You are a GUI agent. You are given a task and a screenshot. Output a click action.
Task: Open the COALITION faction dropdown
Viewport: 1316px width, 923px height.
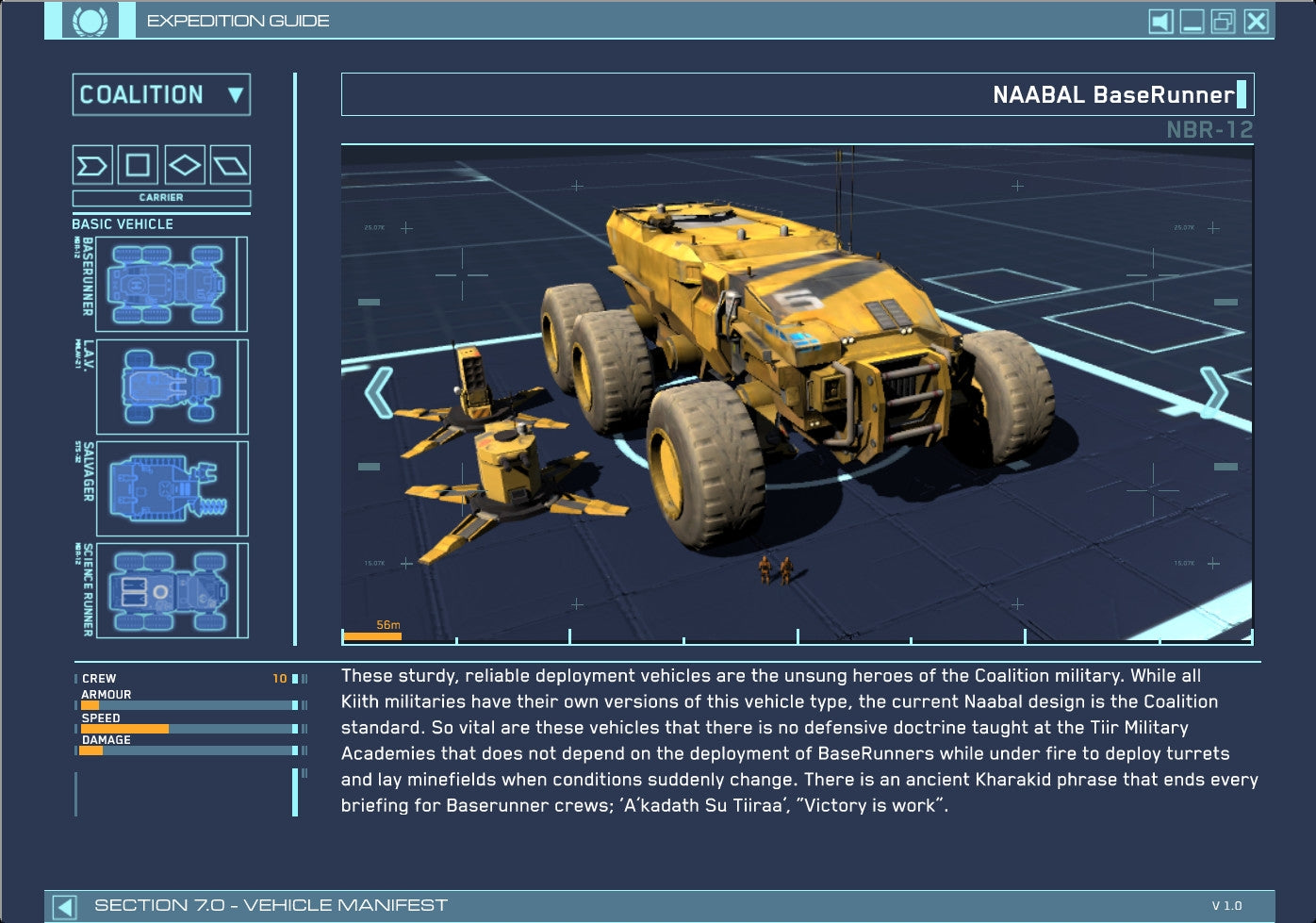(x=161, y=95)
